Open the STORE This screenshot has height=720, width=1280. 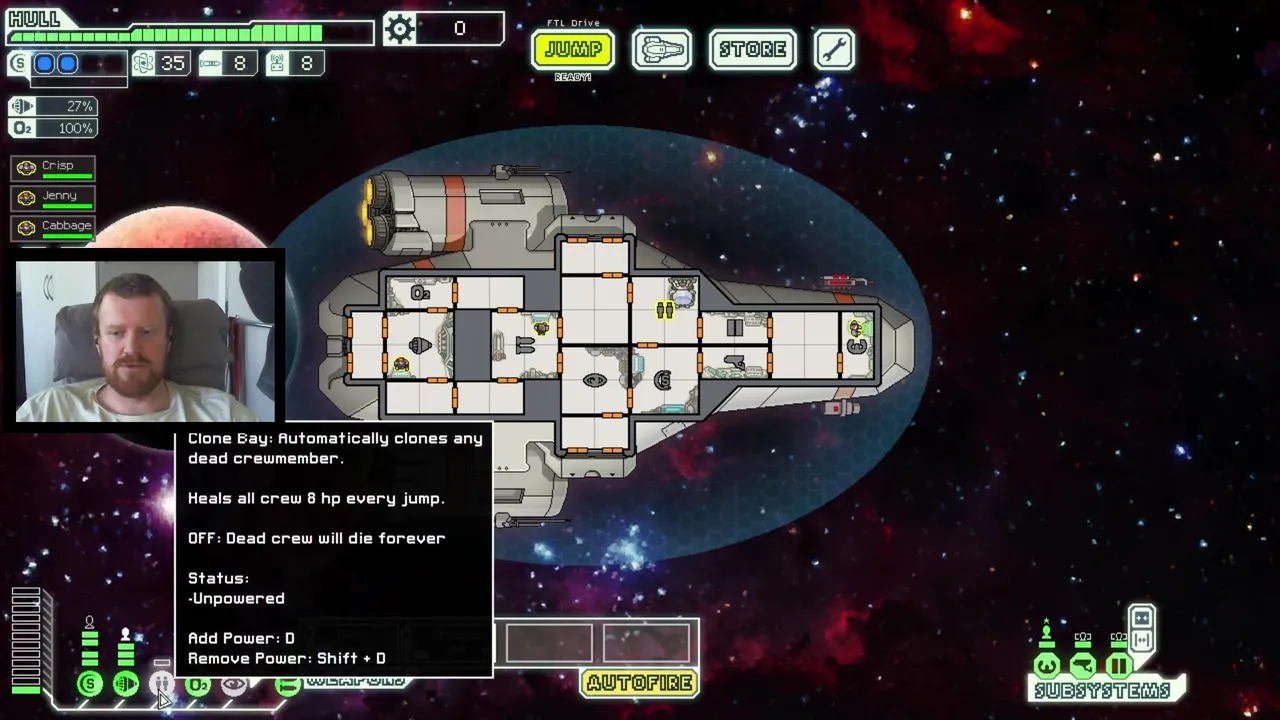[x=752, y=50]
